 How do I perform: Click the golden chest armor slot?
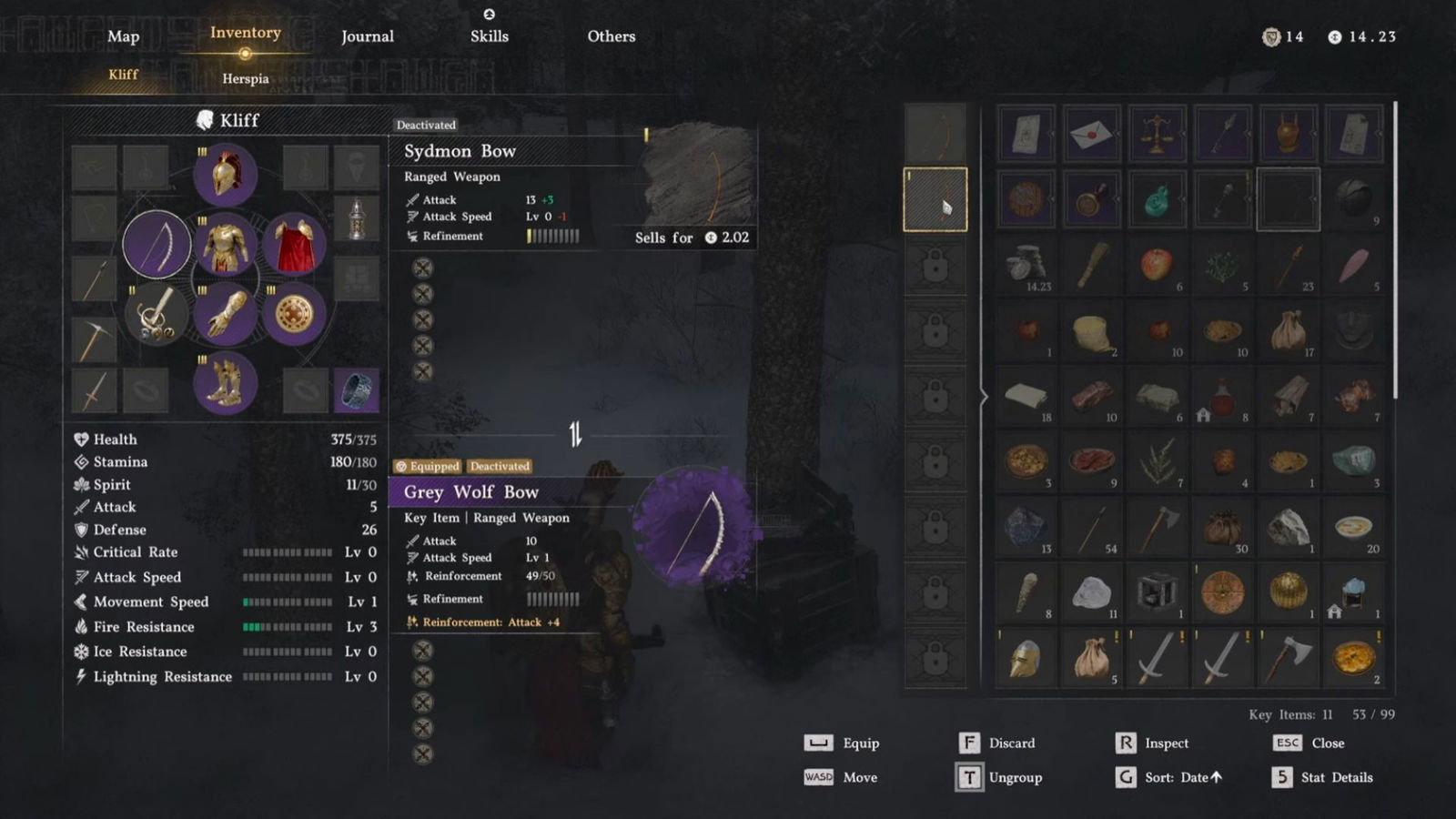coord(225,245)
